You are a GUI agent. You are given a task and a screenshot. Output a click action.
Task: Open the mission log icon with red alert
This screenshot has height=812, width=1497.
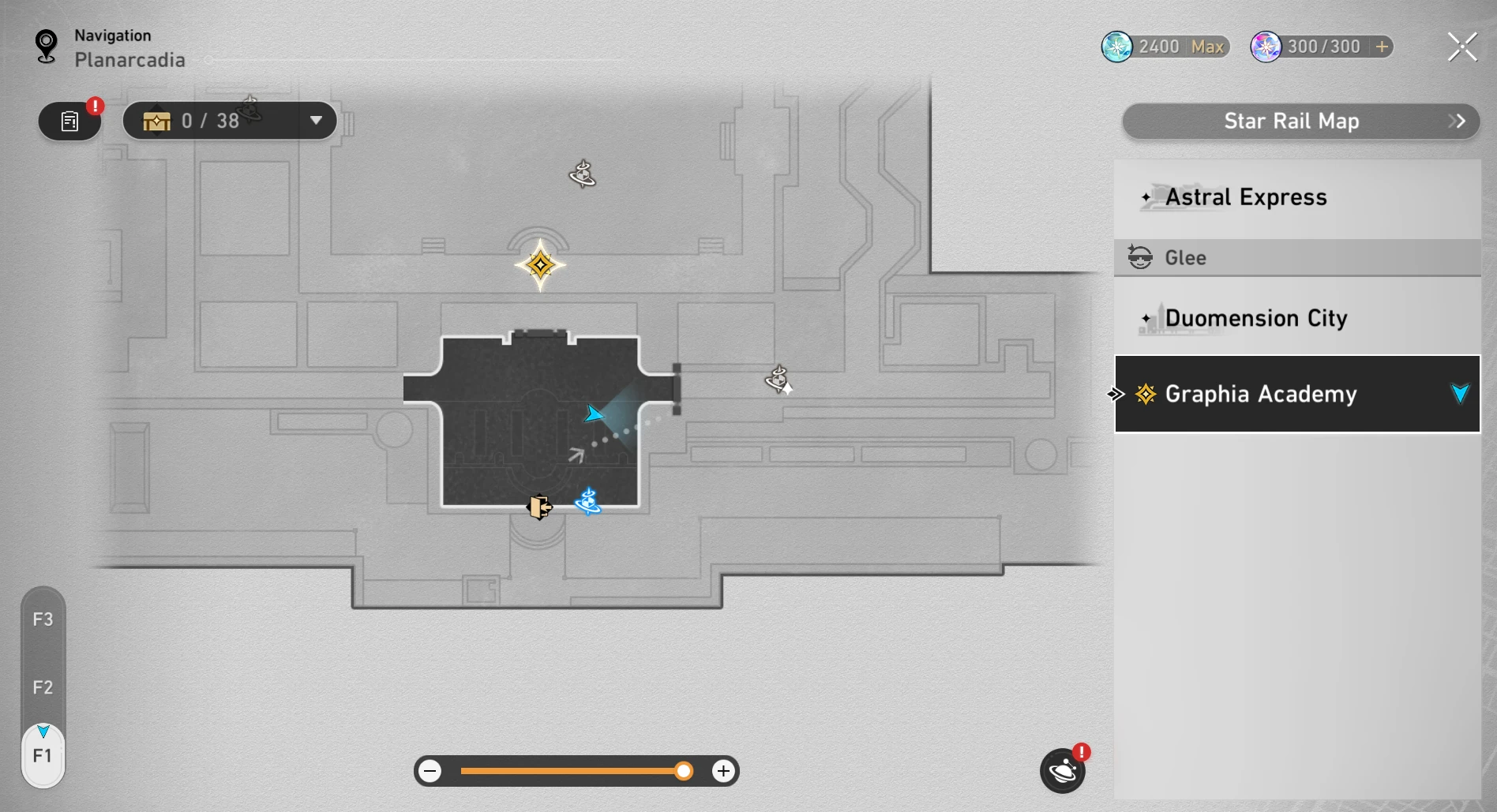click(x=69, y=122)
